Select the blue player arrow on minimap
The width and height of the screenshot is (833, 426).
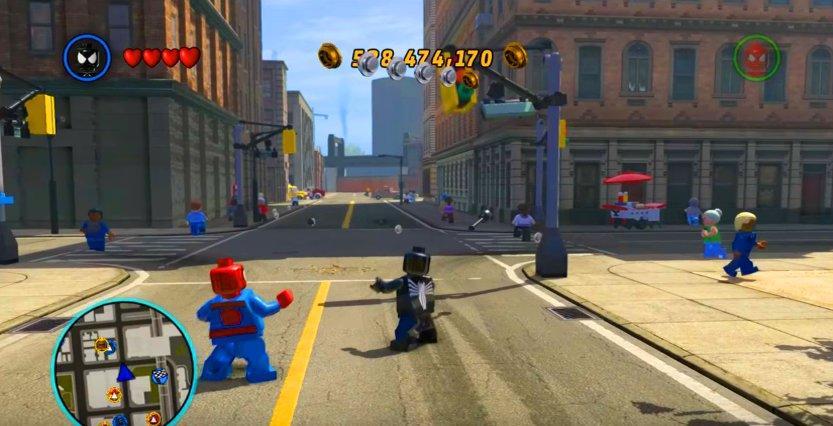click(x=125, y=373)
